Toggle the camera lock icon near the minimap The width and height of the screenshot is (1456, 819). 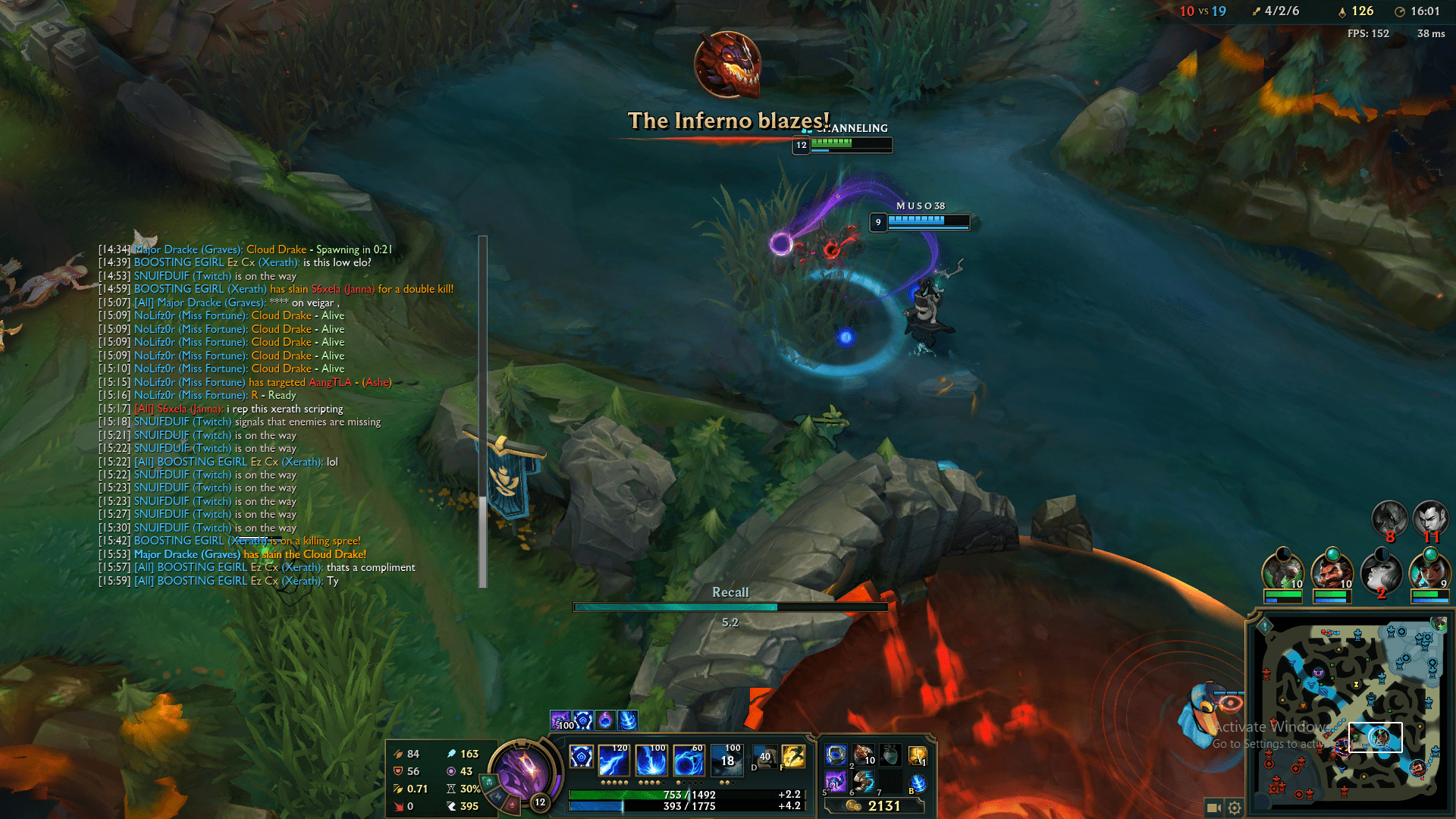(x=1214, y=806)
